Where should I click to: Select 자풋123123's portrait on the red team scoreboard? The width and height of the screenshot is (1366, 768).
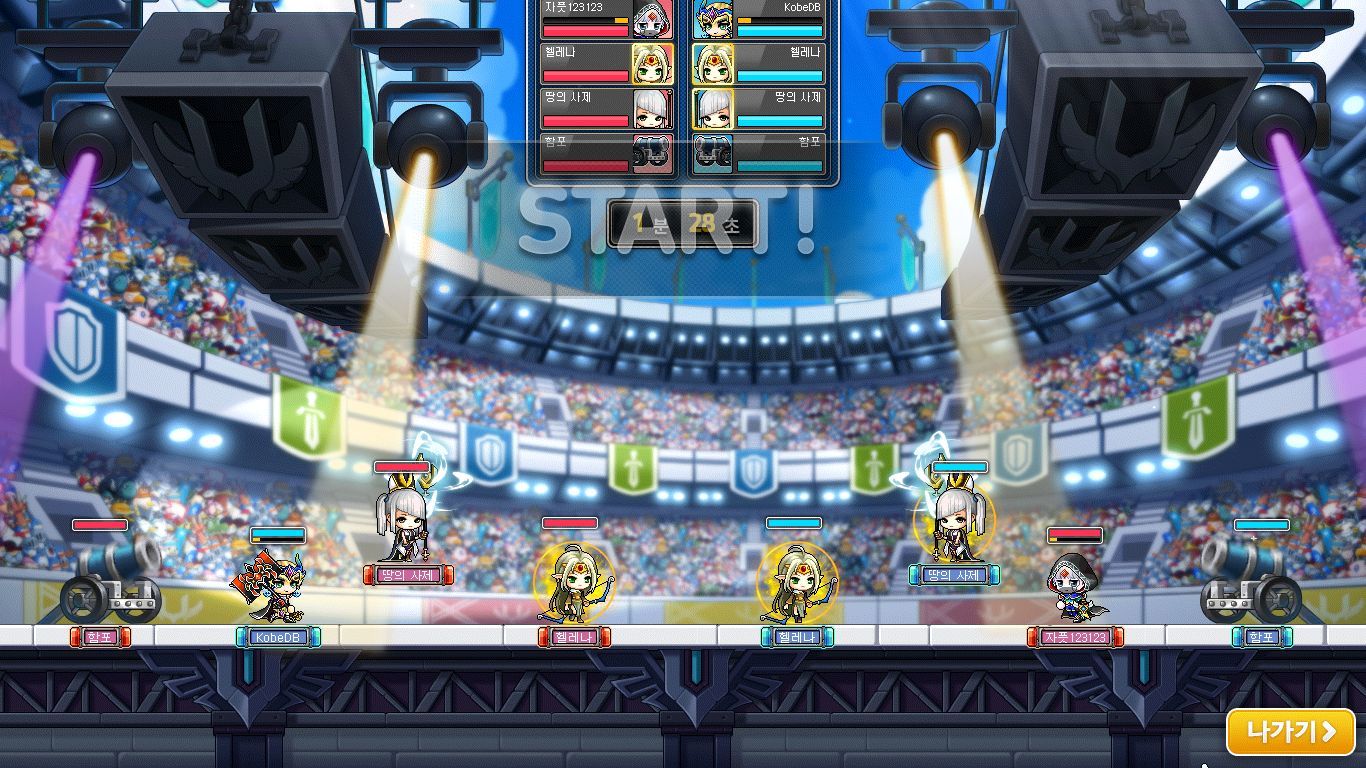655,18
